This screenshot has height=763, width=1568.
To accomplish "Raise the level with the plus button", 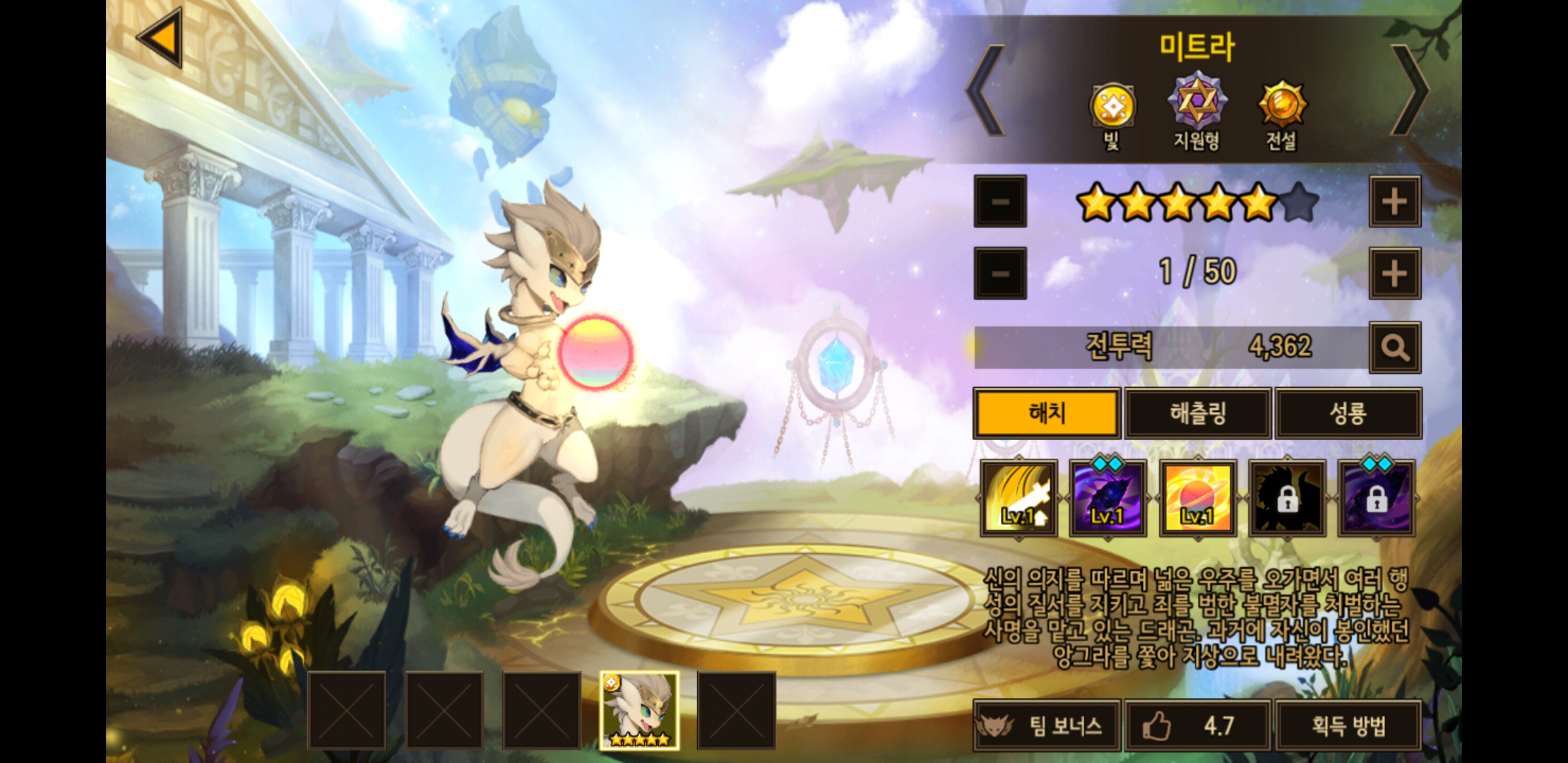I will 1394,273.
